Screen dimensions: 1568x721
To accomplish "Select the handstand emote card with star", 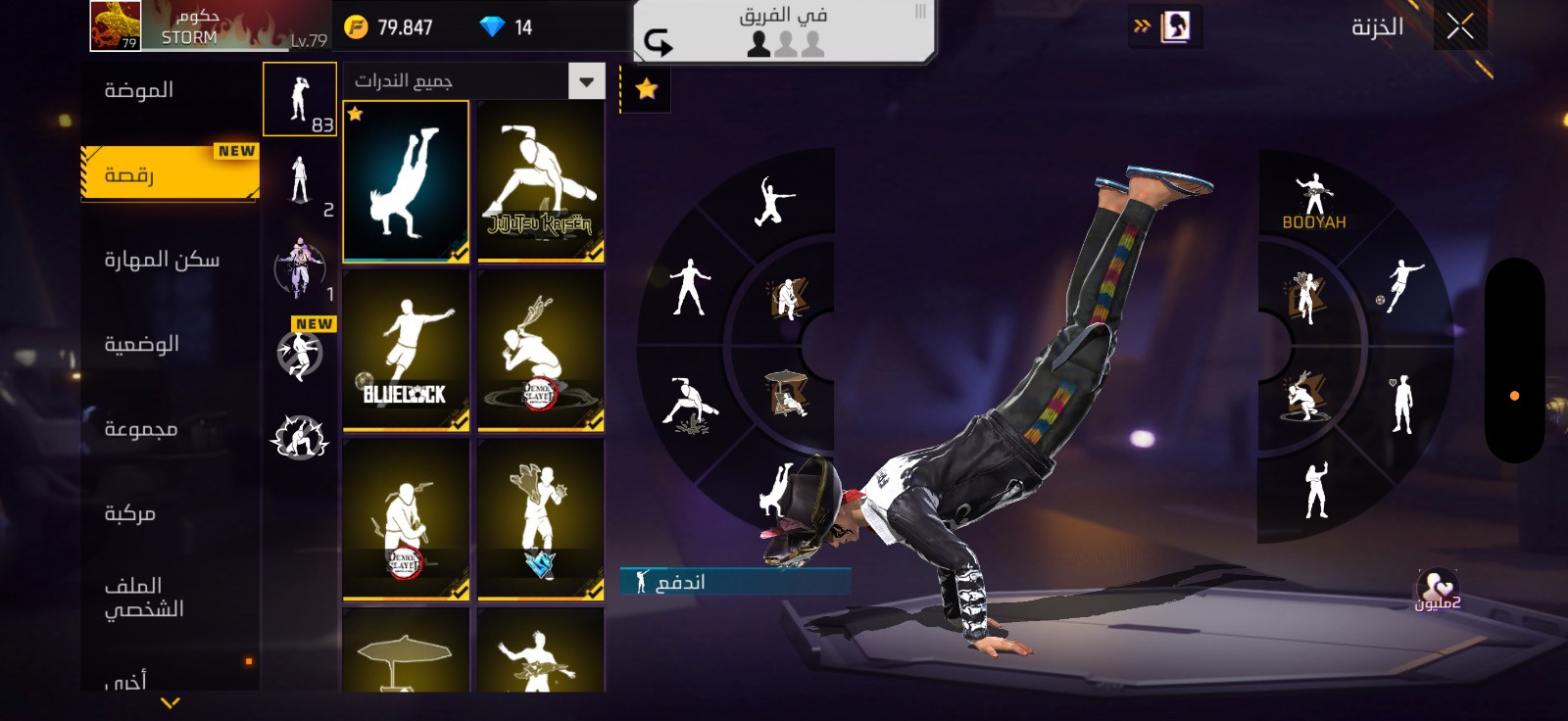I will coord(406,182).
